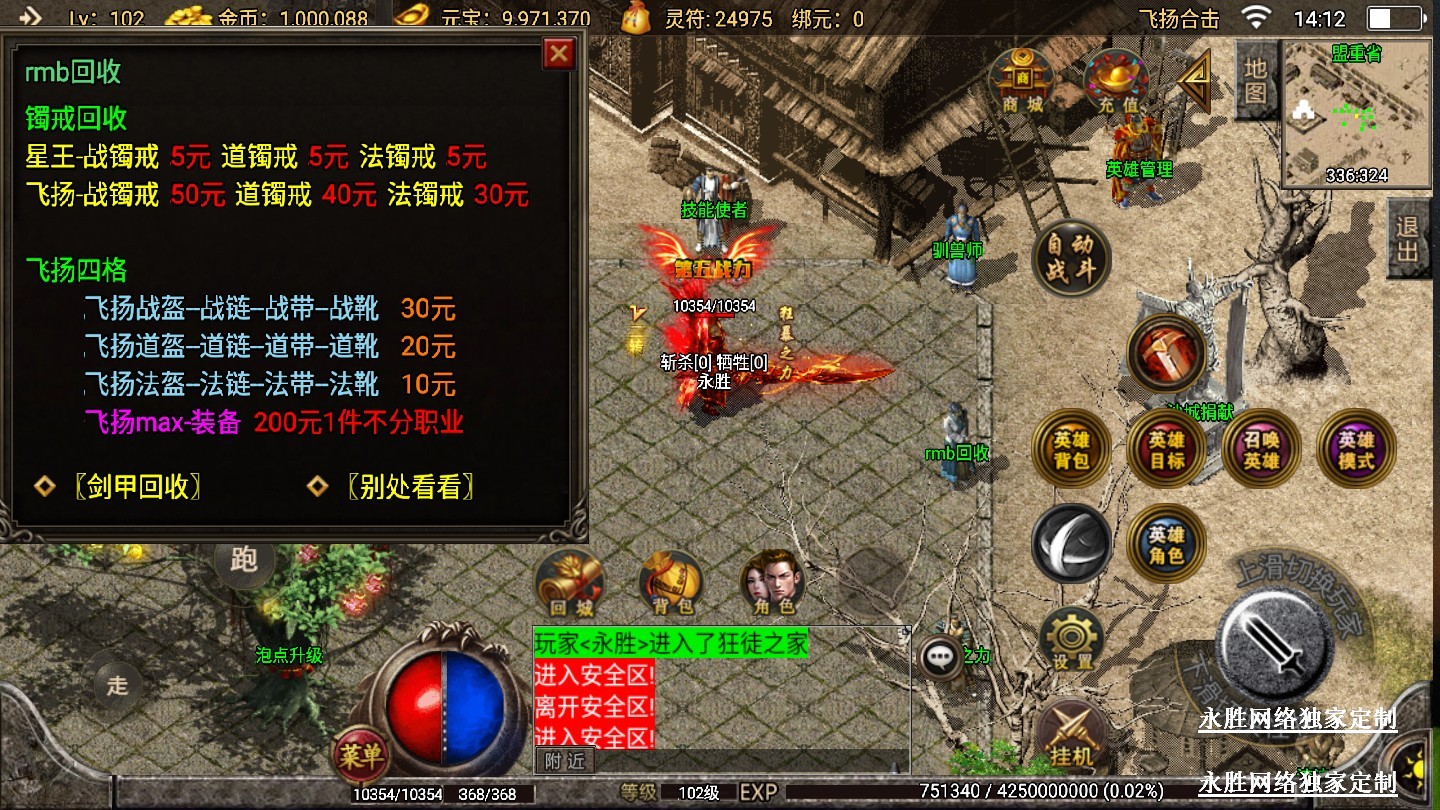Start 挂机 auto-farming mode
This screenshot has width=1440, height=810.
click(1071, 737)
